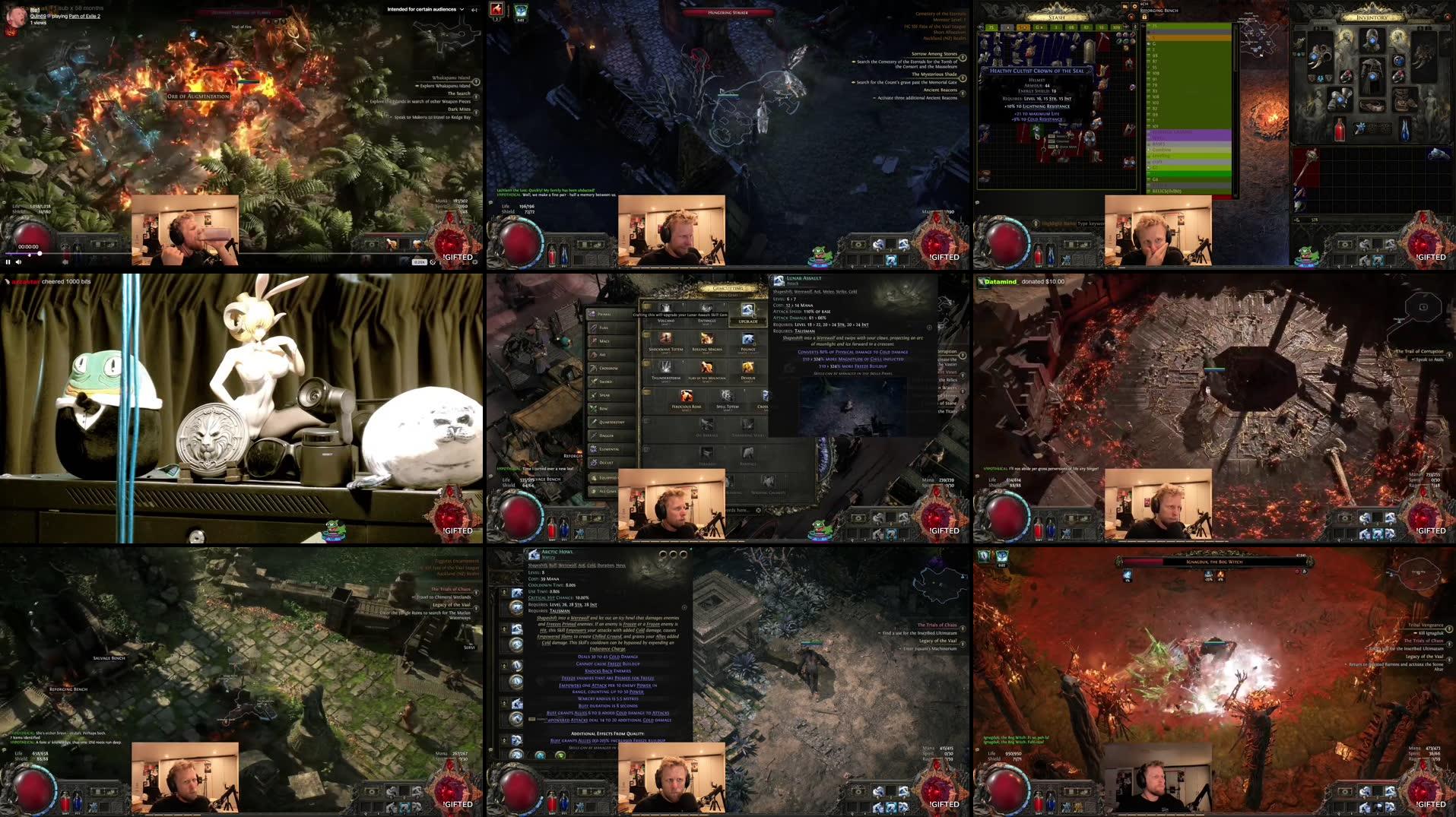Select the Mace weapon category in Gemcutting
Viewport: 1456px width, 817px height.
click(x=604, y=341)
